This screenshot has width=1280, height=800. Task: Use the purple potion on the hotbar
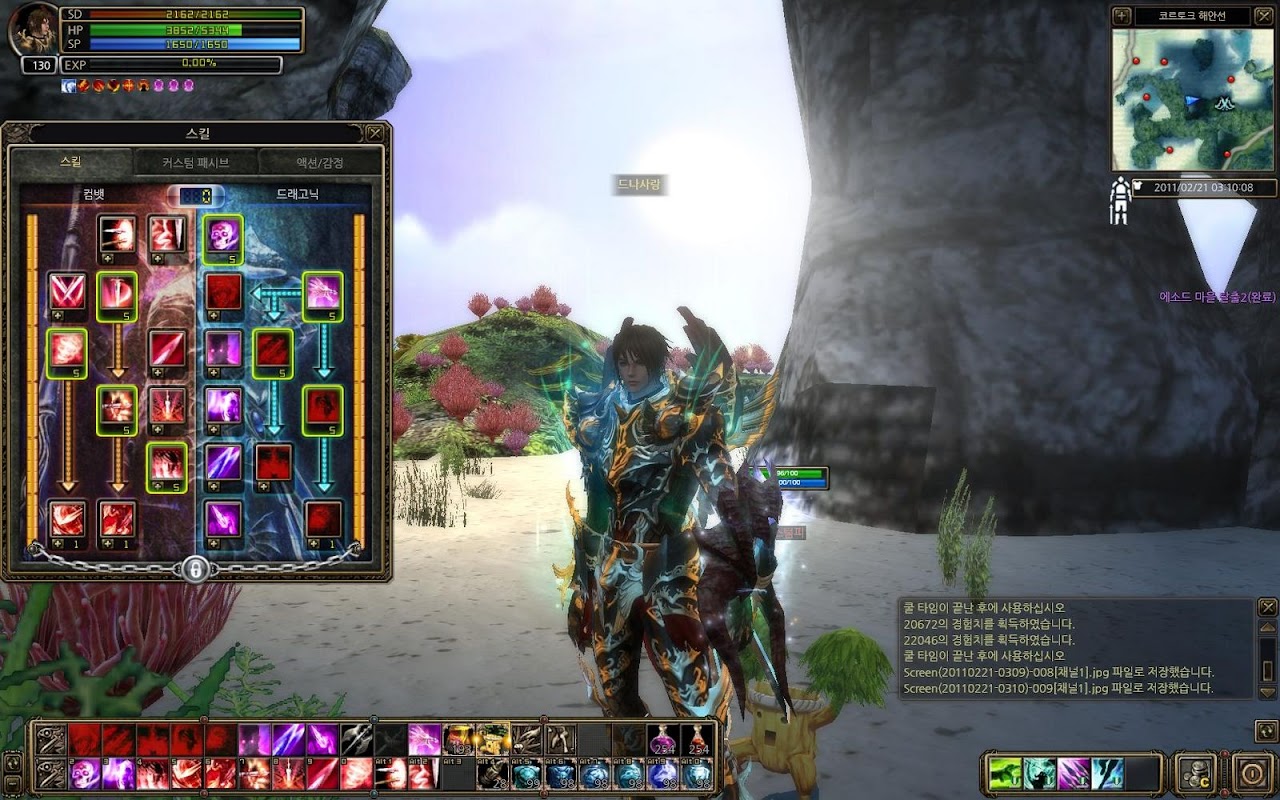tap(663, 740)
